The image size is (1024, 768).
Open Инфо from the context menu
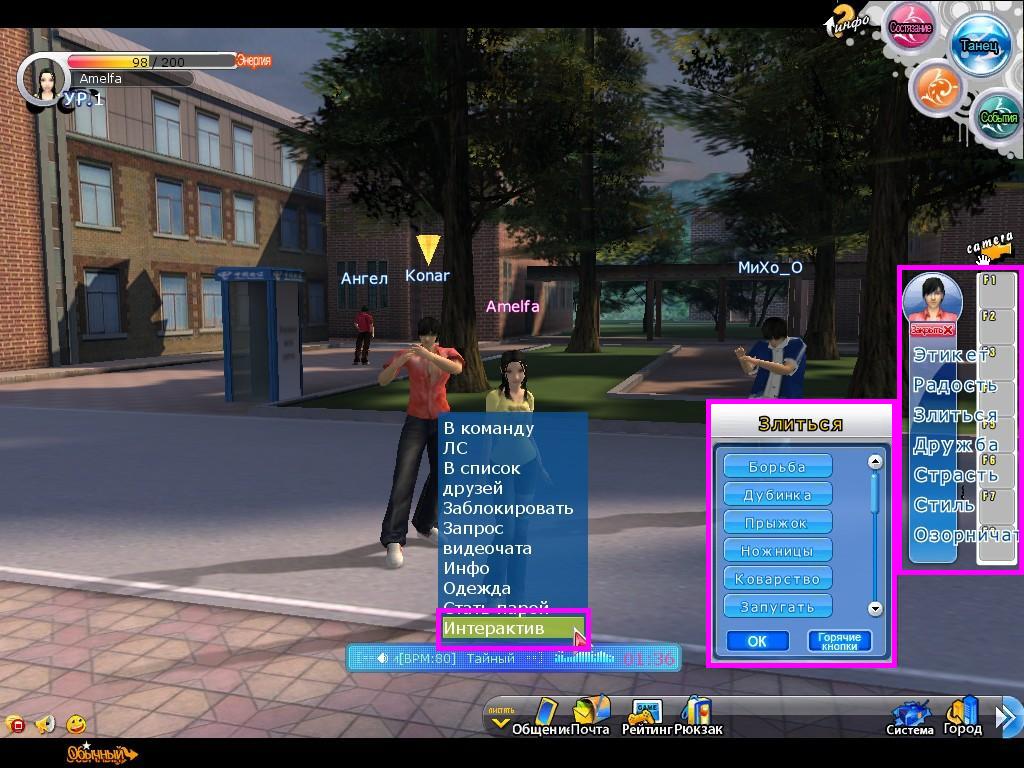coord(467,568)
